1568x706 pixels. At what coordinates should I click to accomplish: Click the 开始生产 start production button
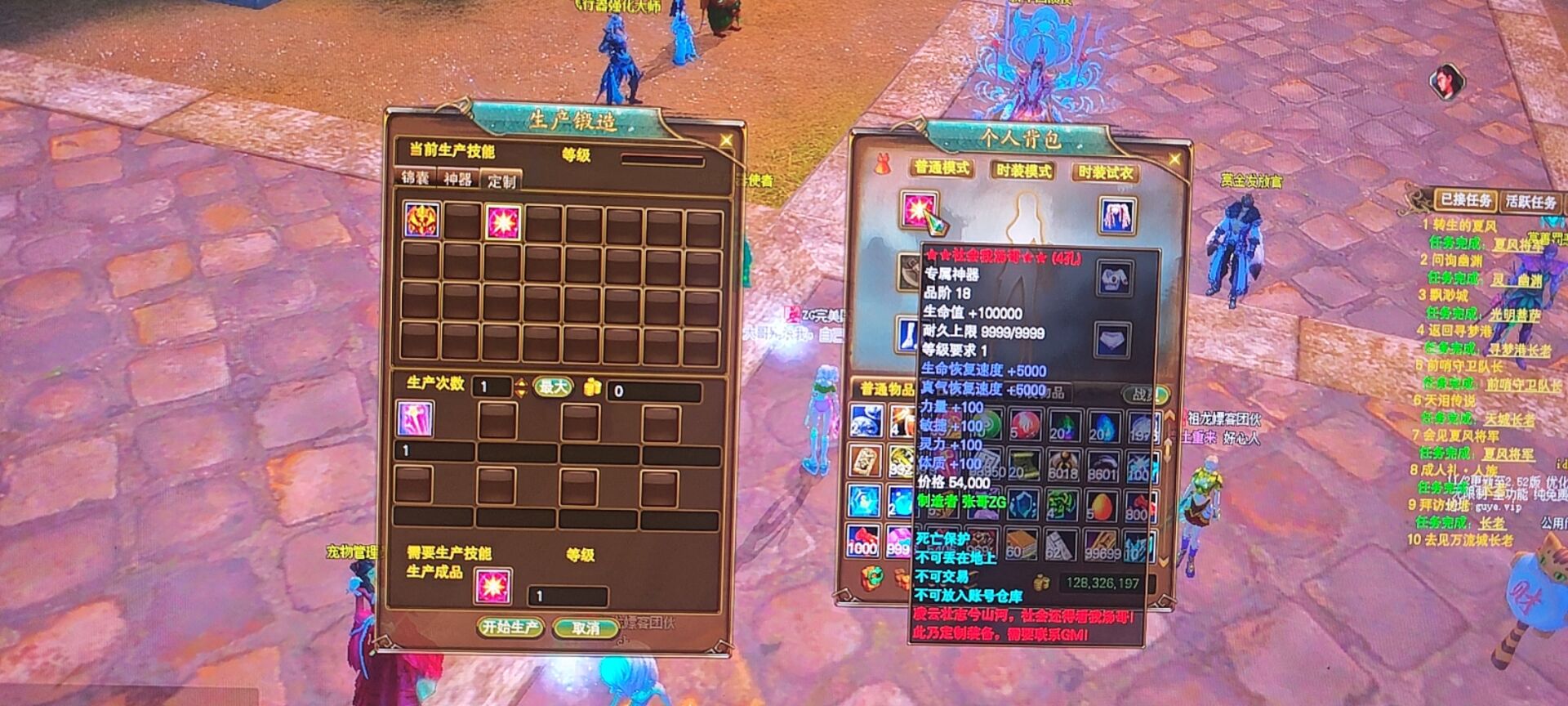[x=510, y=627]
